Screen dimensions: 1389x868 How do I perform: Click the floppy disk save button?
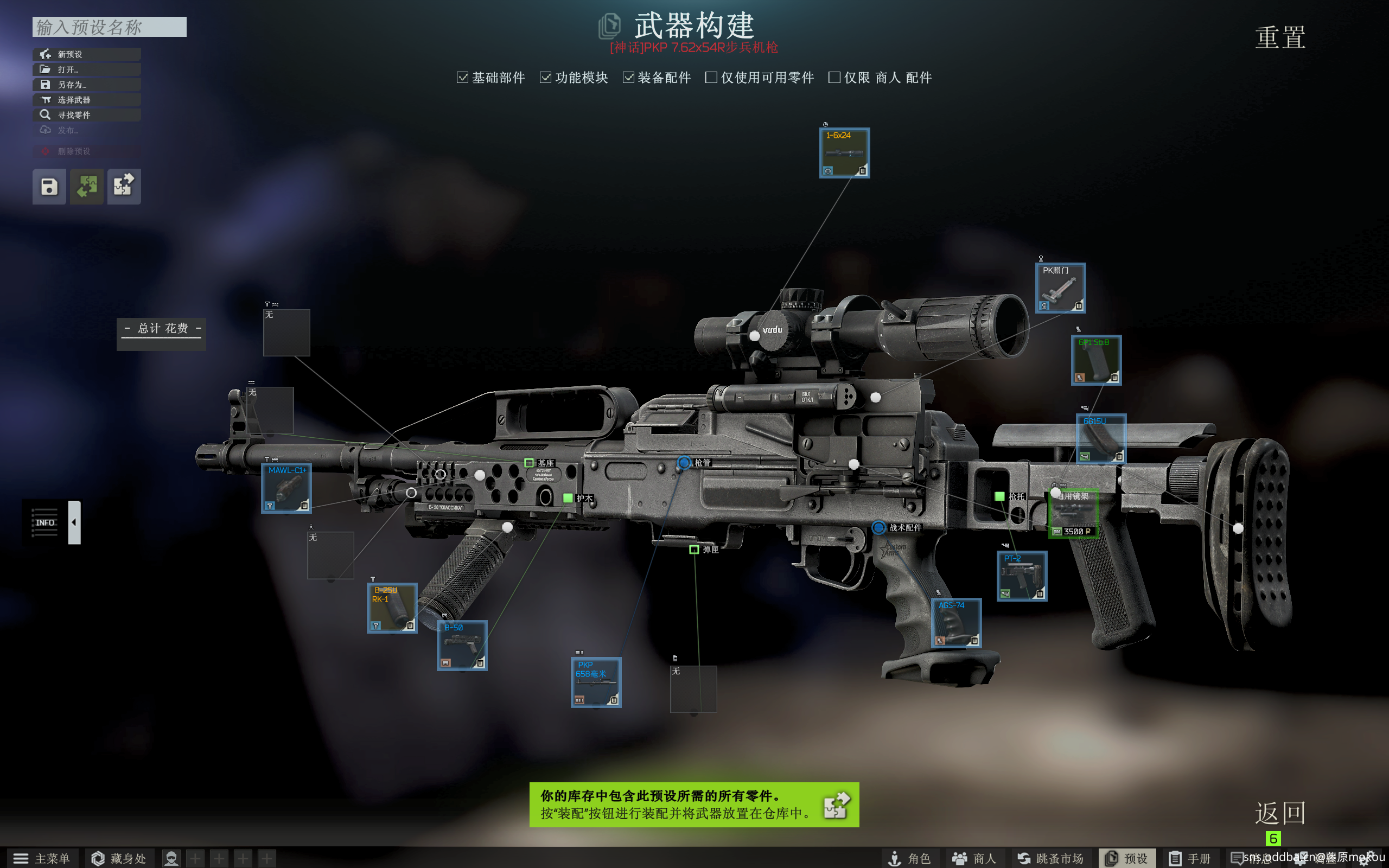tap(49, 187)
